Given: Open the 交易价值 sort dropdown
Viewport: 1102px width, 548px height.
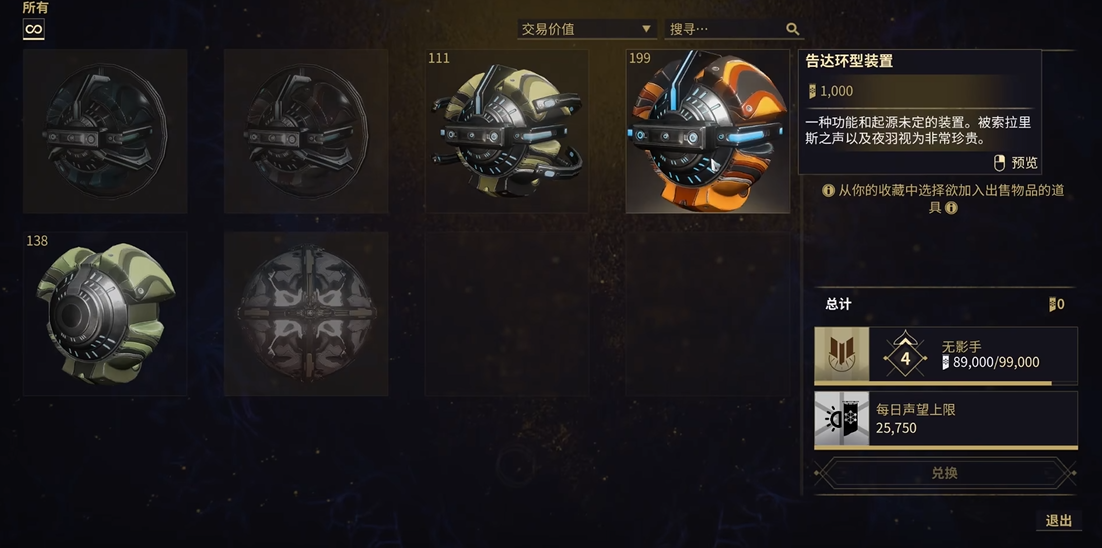Looking at the screenshot, I should 586,29.
